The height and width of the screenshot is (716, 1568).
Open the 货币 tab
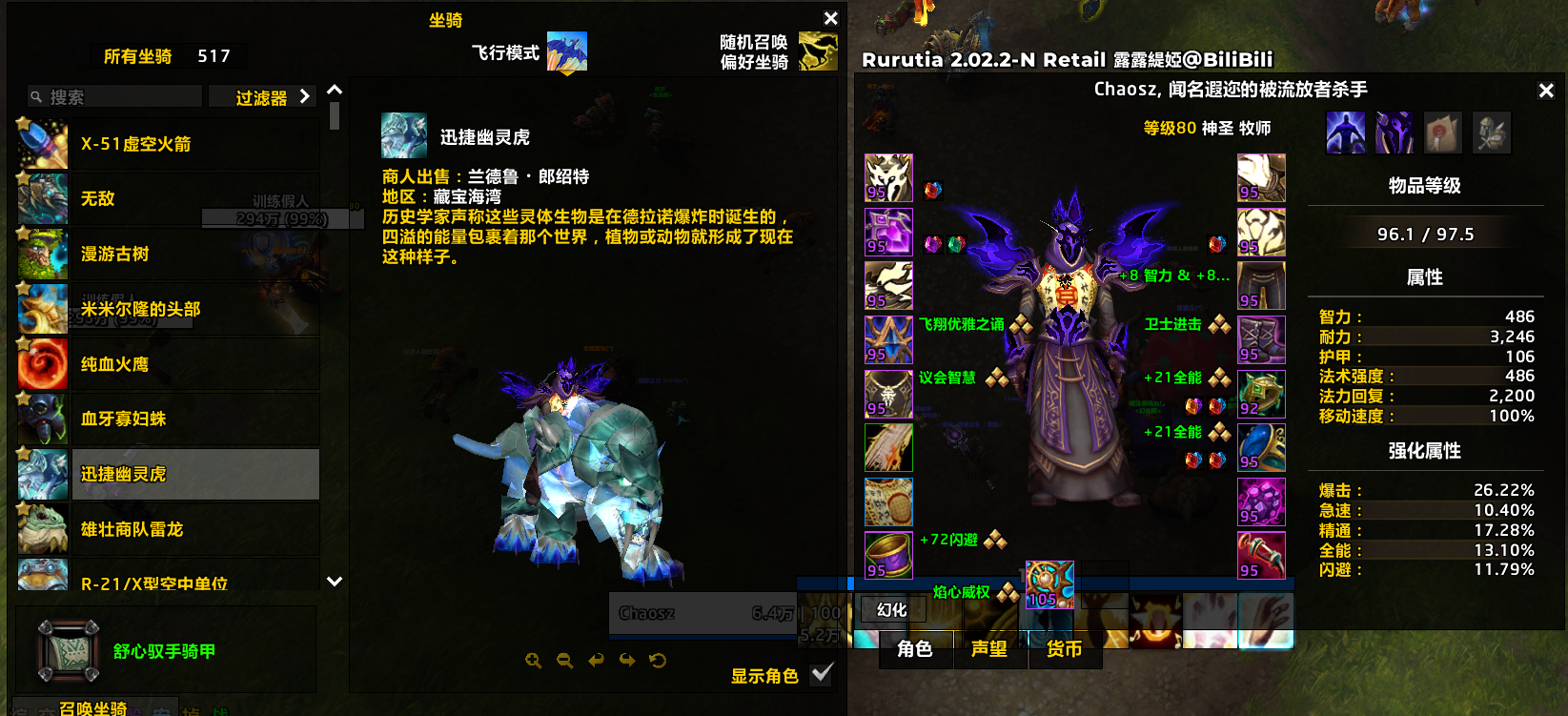[1064, 652]
